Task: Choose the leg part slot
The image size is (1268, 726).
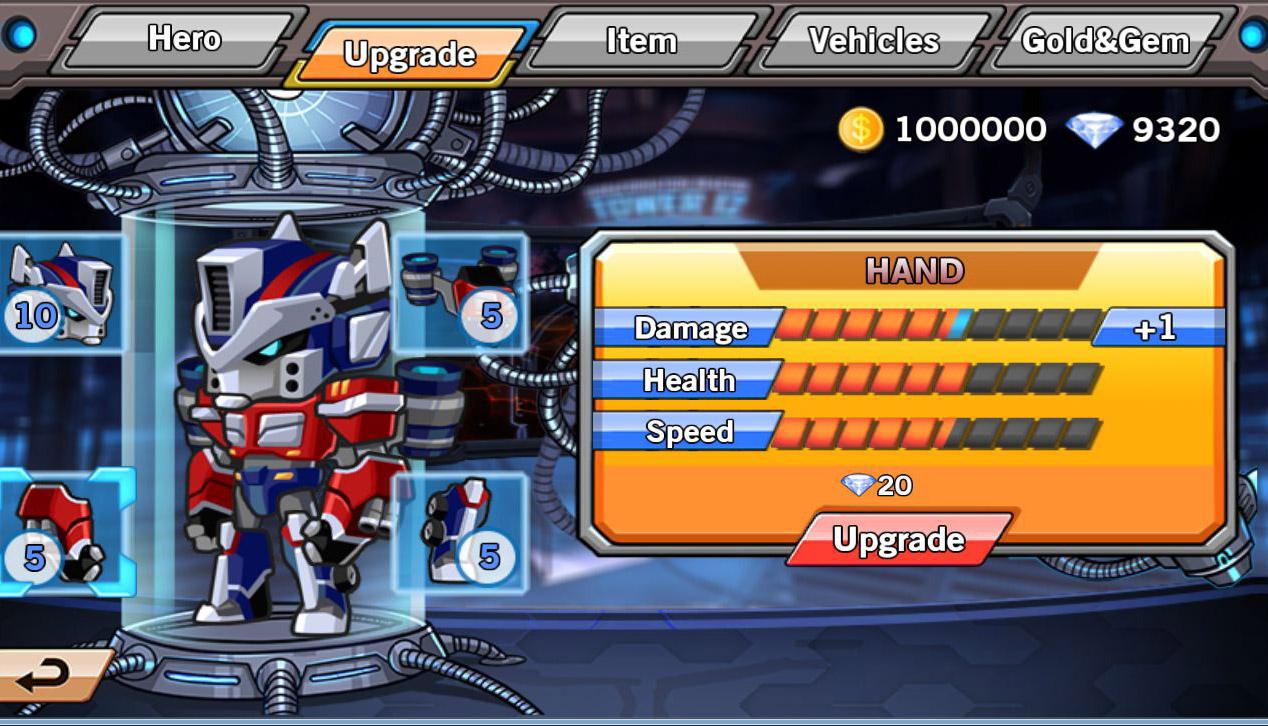Action: (461, 531)
